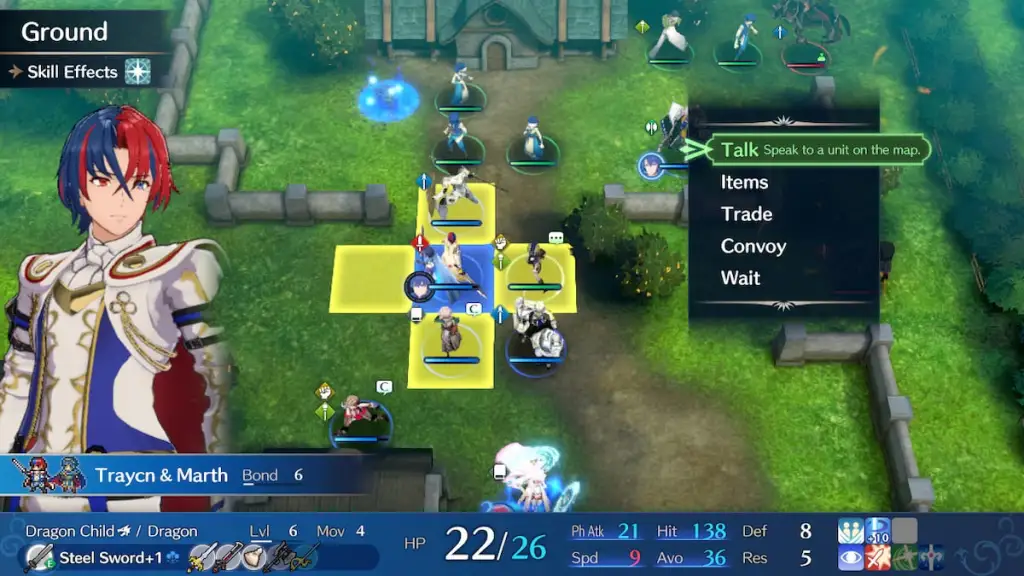Screen dimensions: 1024x576
Task: Choose the Trade option
Action: coord(746,214)
